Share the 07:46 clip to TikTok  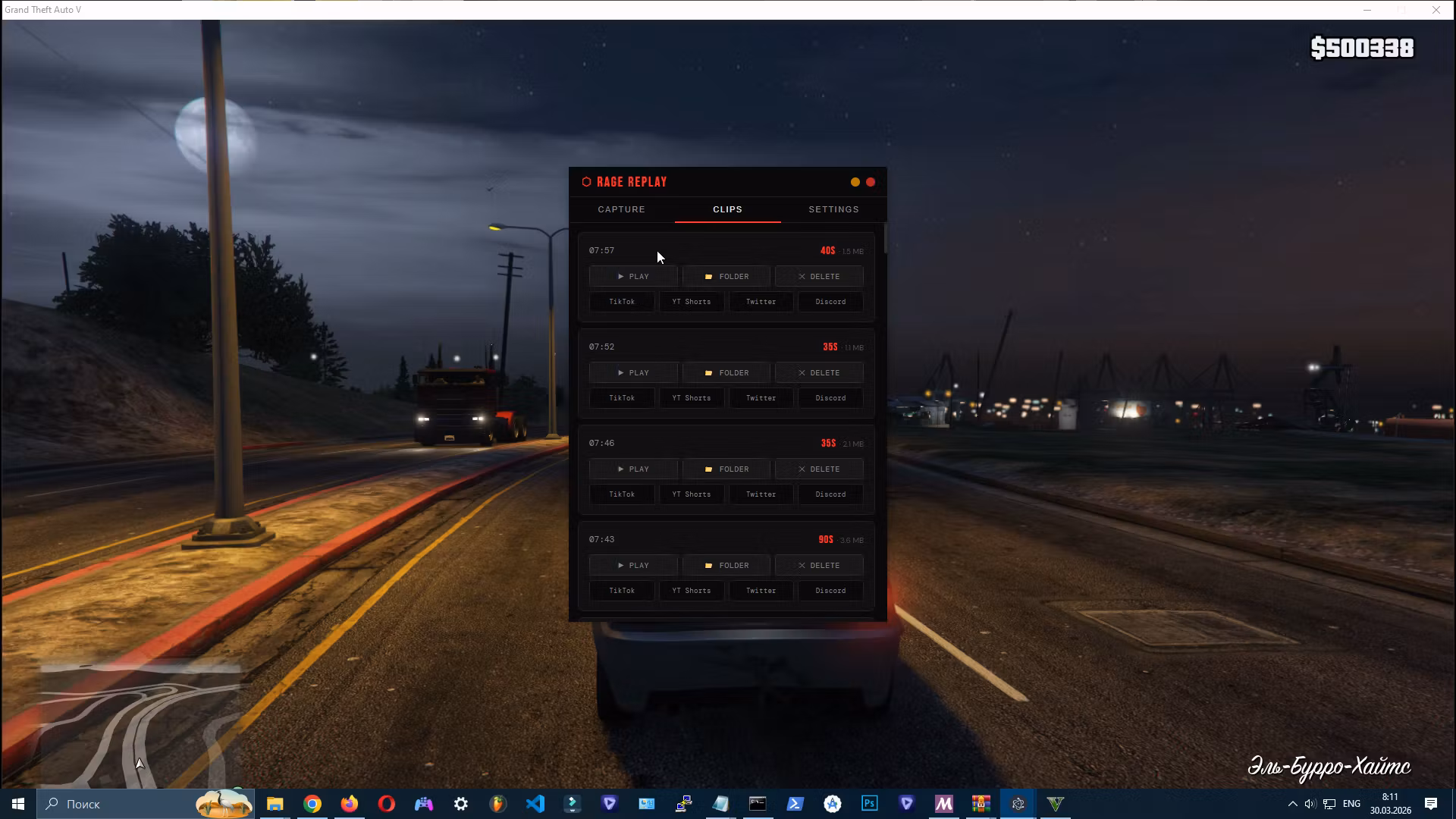[621, 494]
